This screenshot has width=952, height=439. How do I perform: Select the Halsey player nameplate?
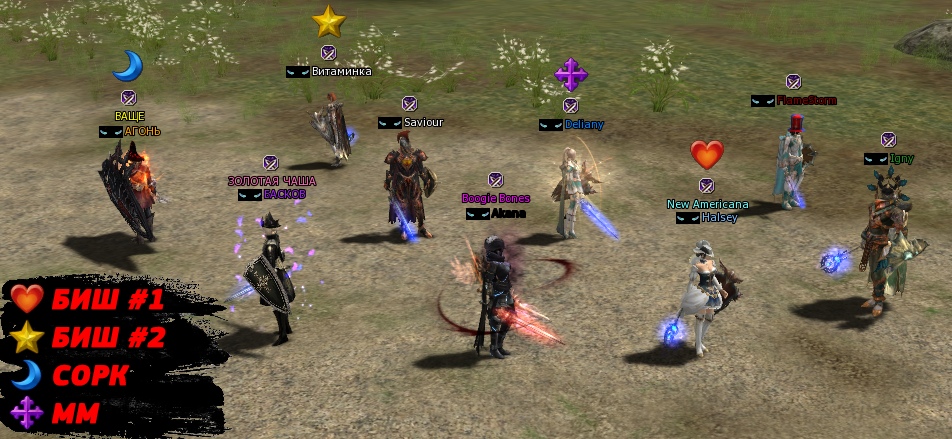[x=719, y=217]
